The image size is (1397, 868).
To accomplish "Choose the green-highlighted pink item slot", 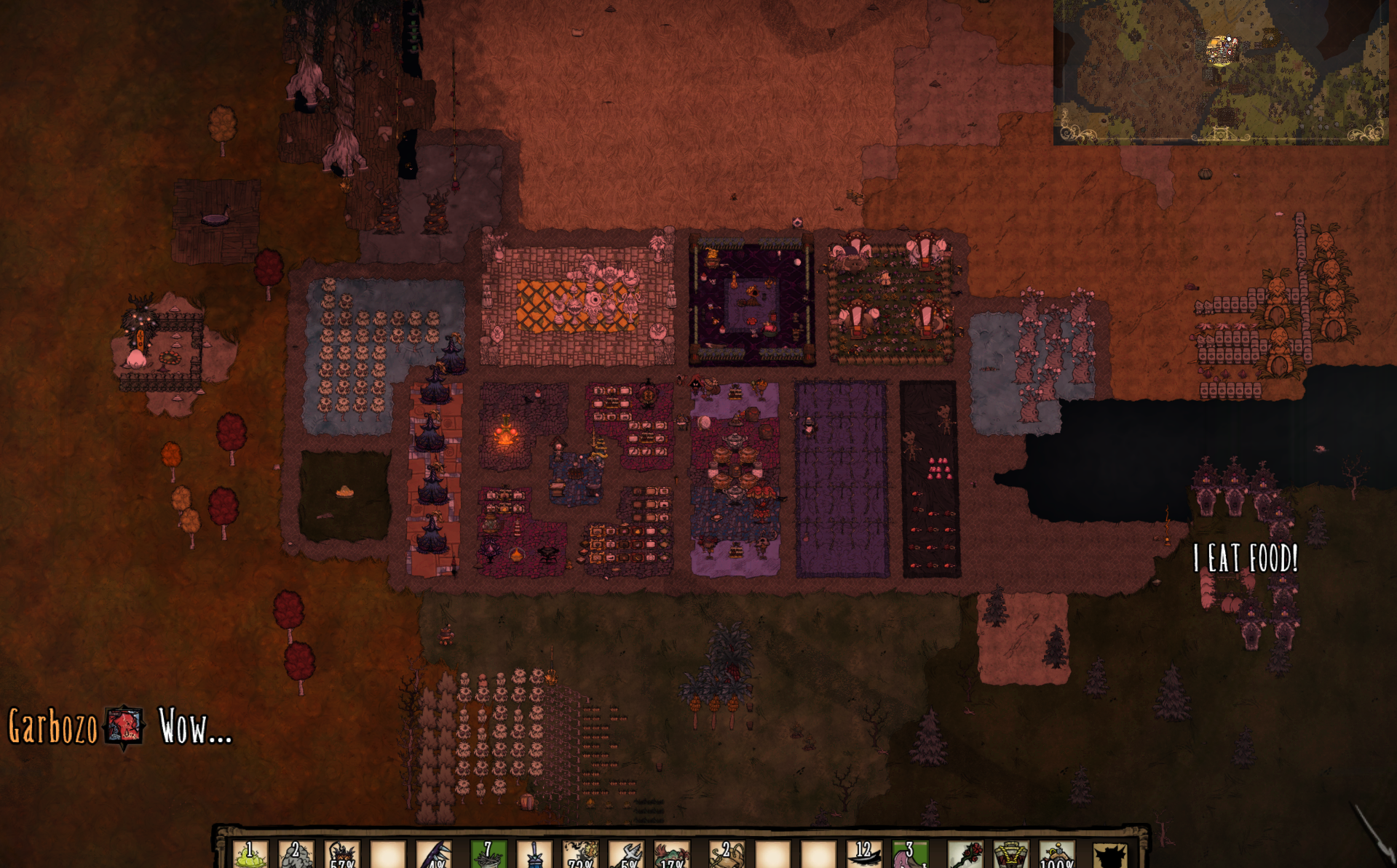I will (x=910, y=854).
